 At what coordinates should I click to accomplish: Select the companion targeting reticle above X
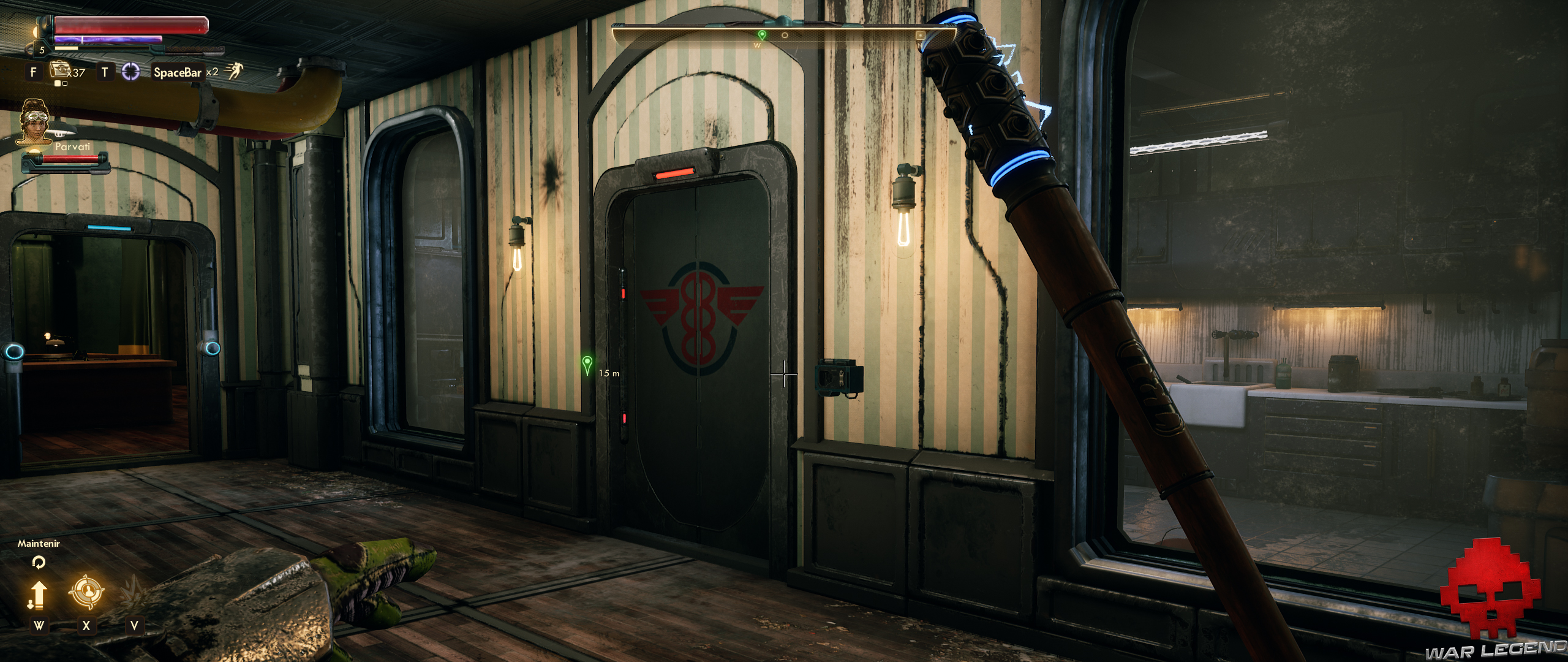[x=88, y=591]
